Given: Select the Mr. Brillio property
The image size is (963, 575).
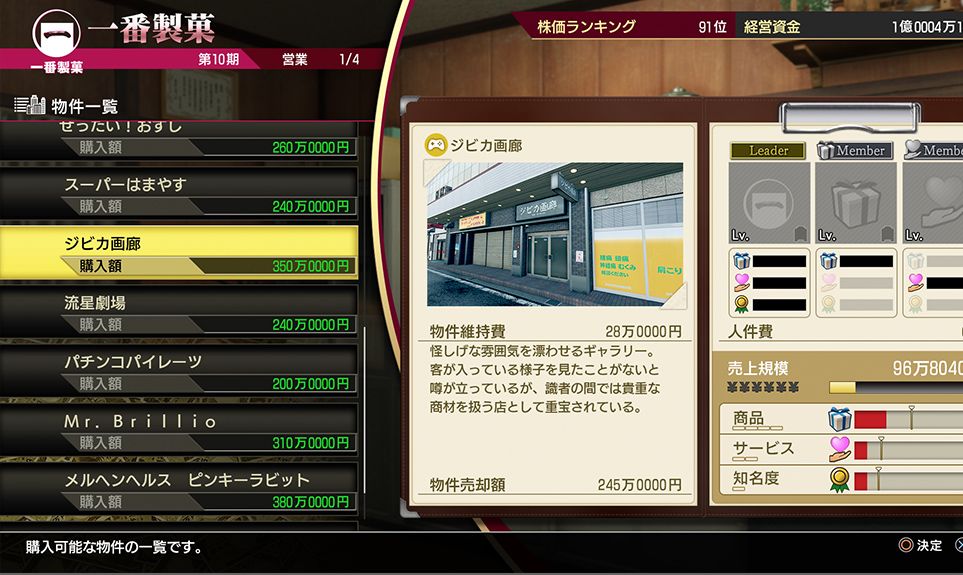Looking at the screenshot, I should [x=180, y=430].
